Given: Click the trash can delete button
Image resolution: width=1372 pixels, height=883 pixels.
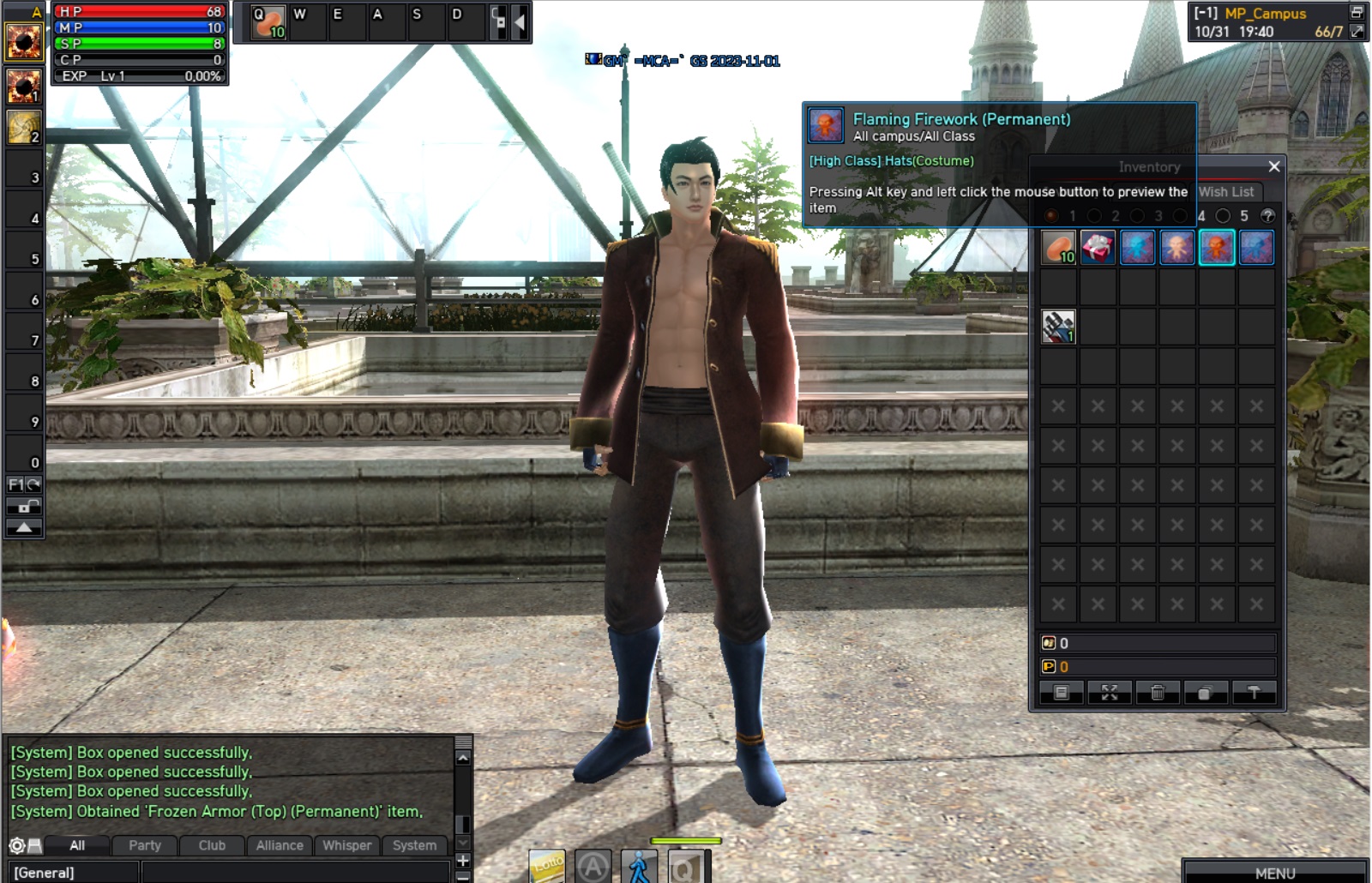Looking at the screenshot, I should [1158, 693].
